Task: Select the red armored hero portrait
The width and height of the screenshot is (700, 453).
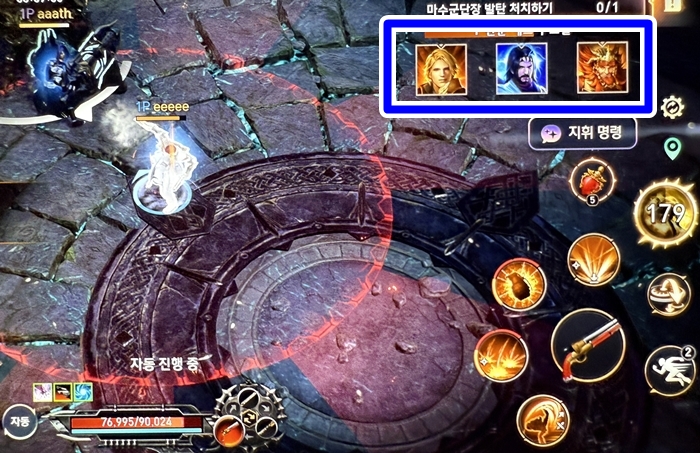Action: (602, 68)
